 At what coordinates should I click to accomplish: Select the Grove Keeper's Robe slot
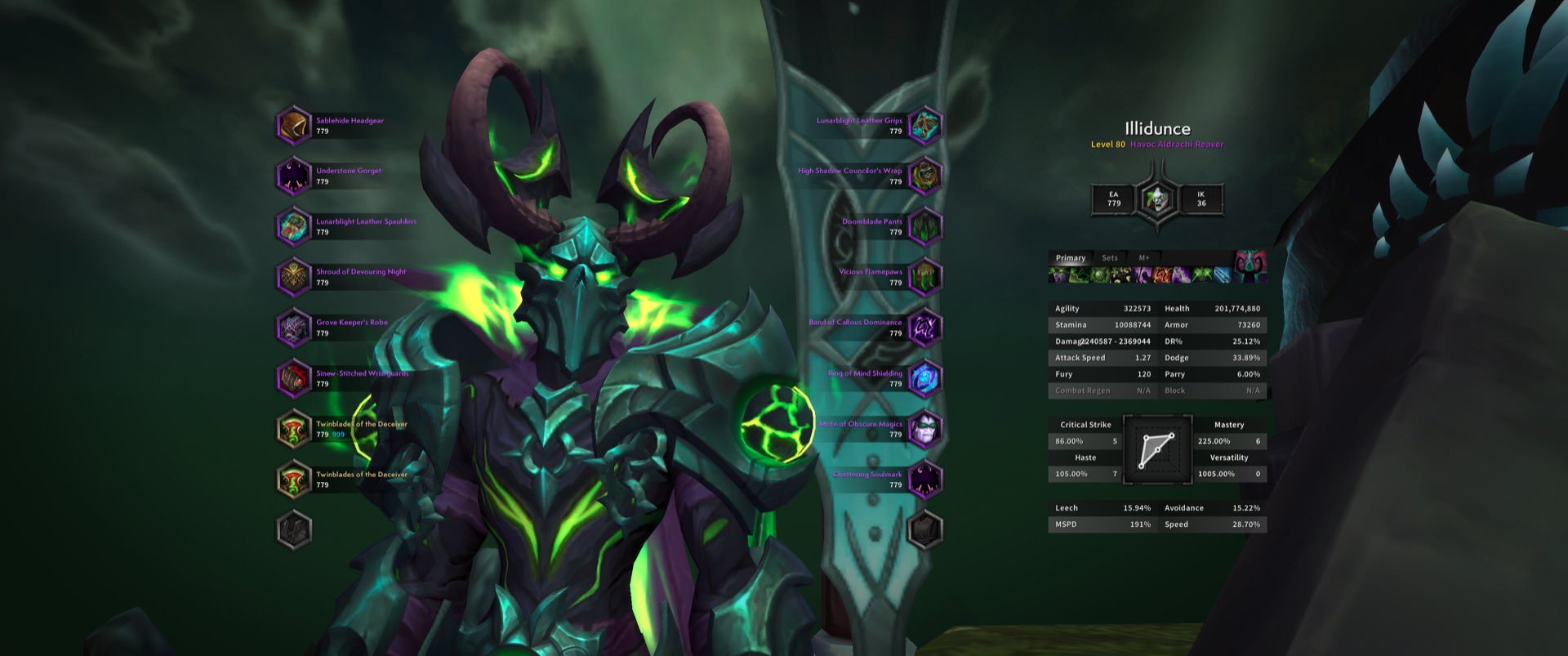click(294, 328)
